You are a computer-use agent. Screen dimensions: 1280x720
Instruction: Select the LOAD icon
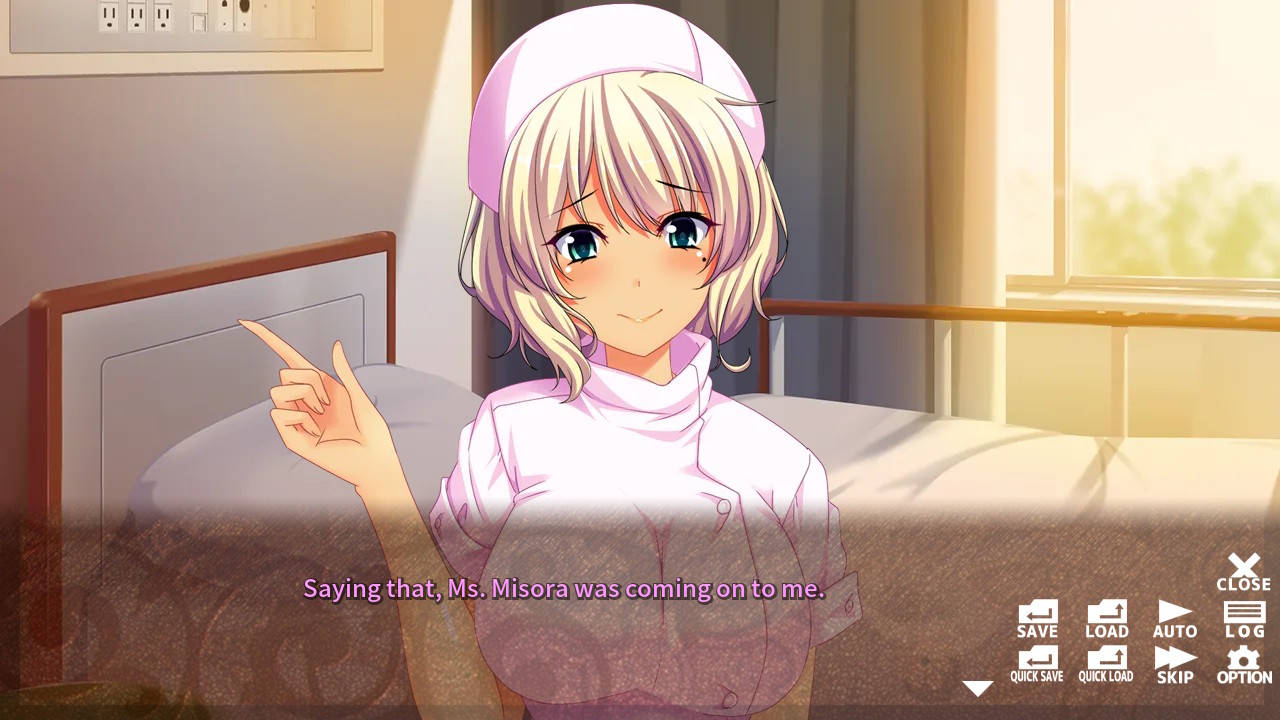1105,614
